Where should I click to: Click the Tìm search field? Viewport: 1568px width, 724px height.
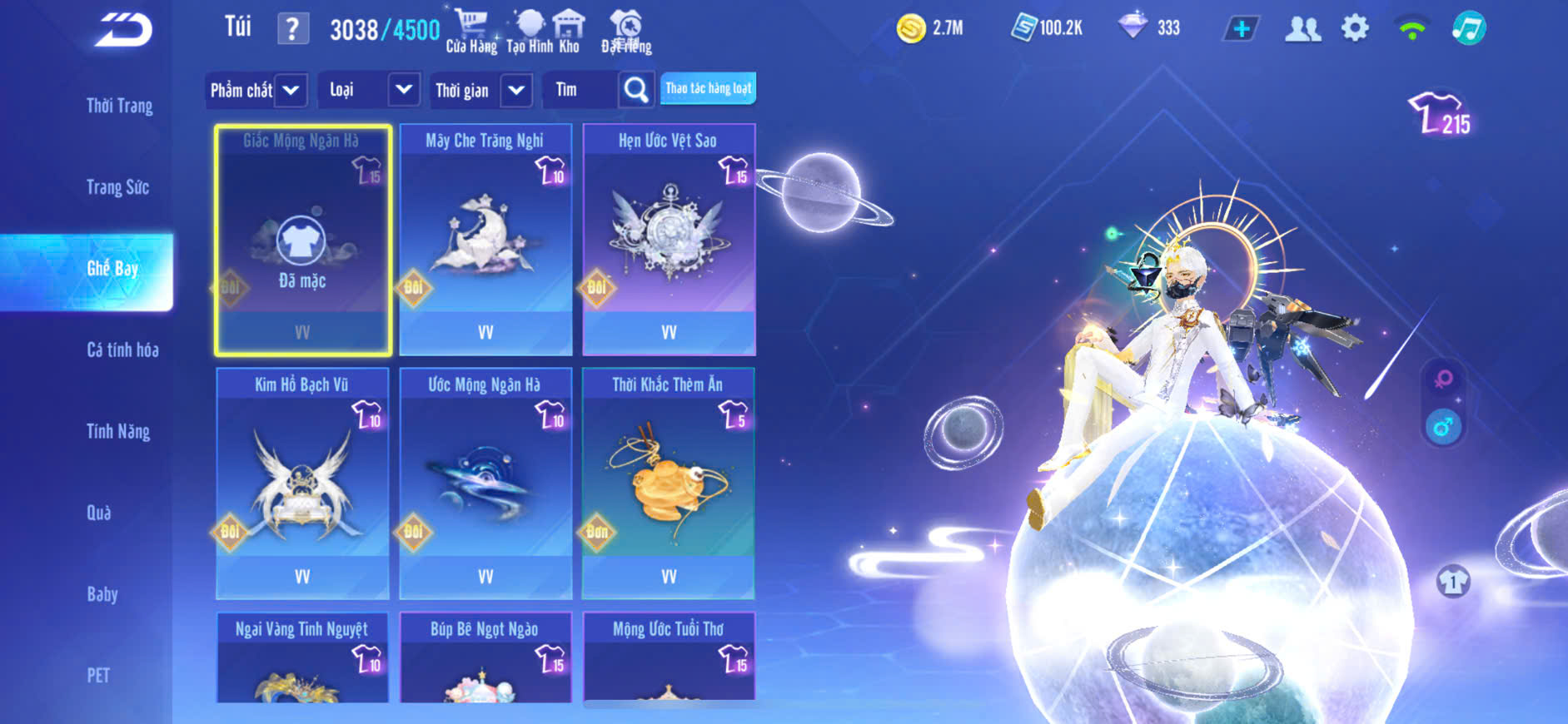581,90
